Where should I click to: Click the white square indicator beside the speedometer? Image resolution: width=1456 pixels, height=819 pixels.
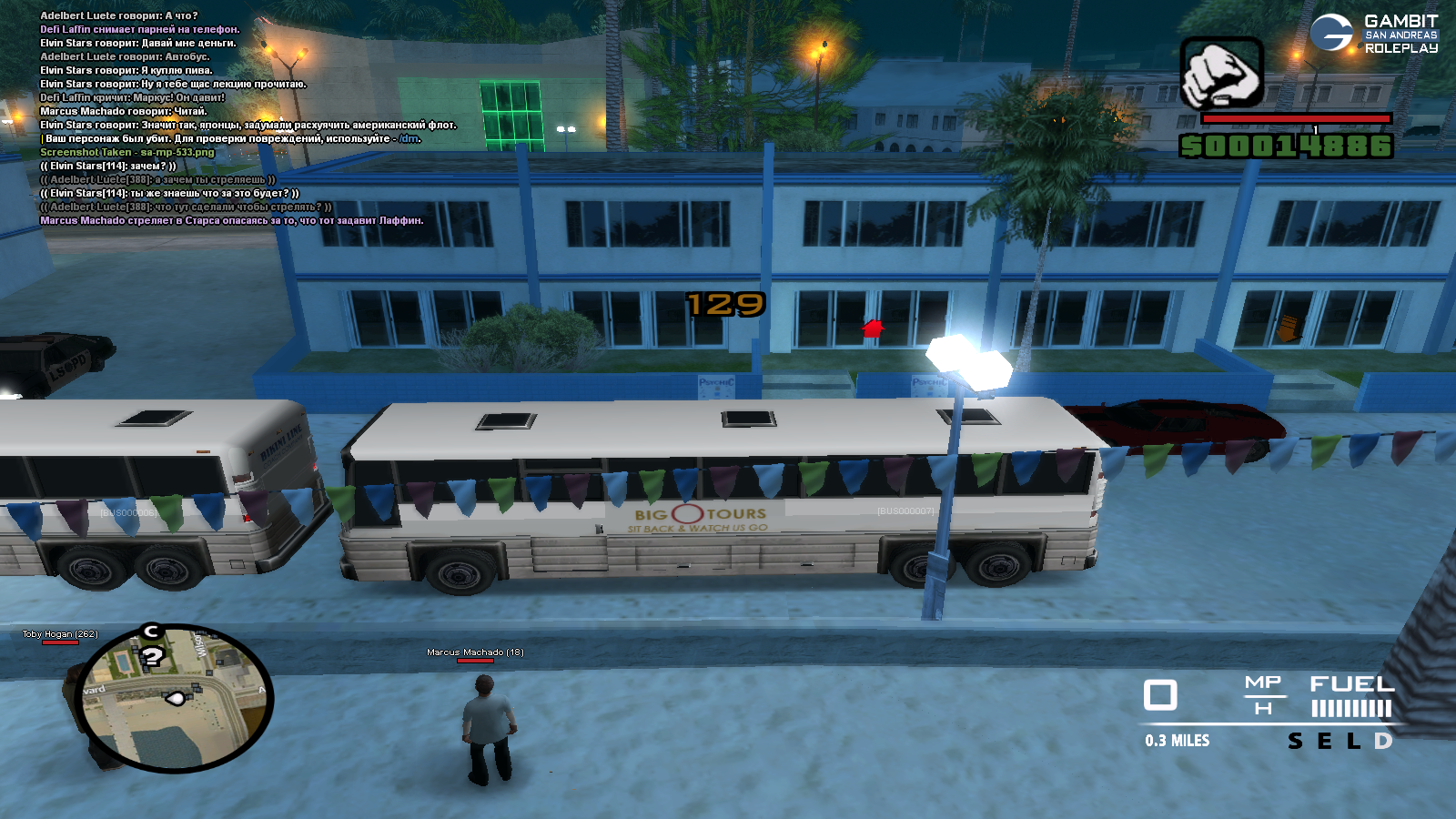(1160, 695)
